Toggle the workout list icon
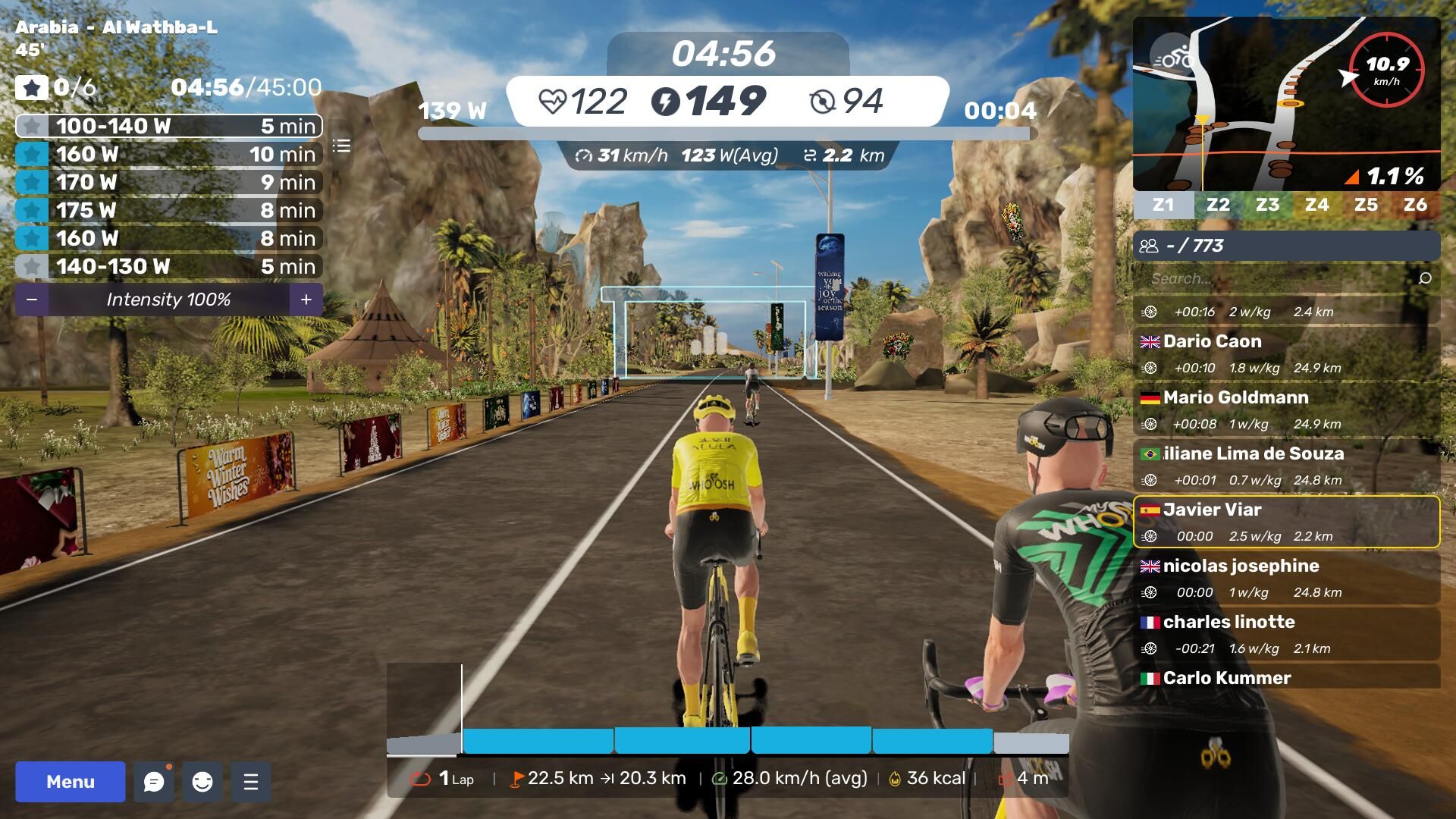This screenshot has width=1456, height=819. [x=341, y=146]
